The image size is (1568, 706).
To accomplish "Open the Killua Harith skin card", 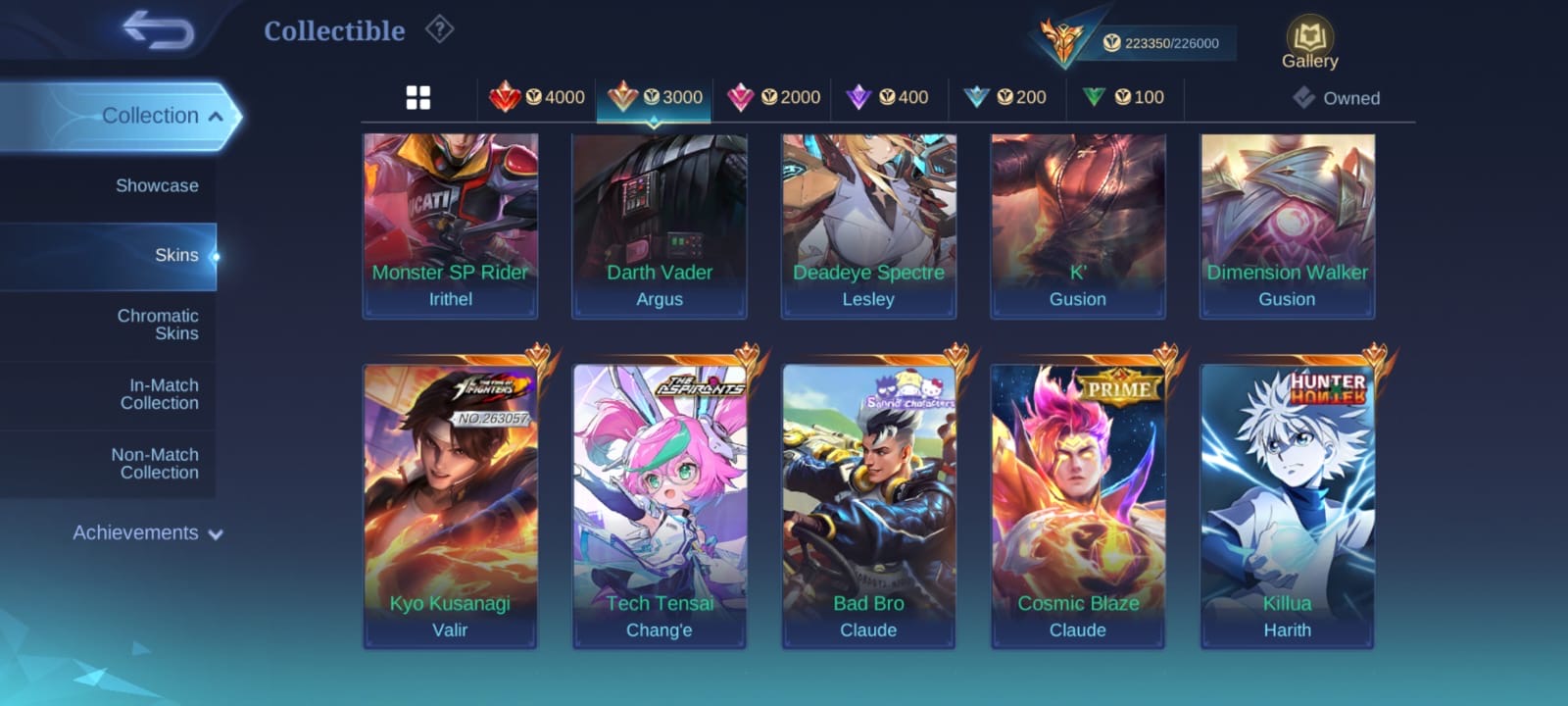I will click(1287, 505).
